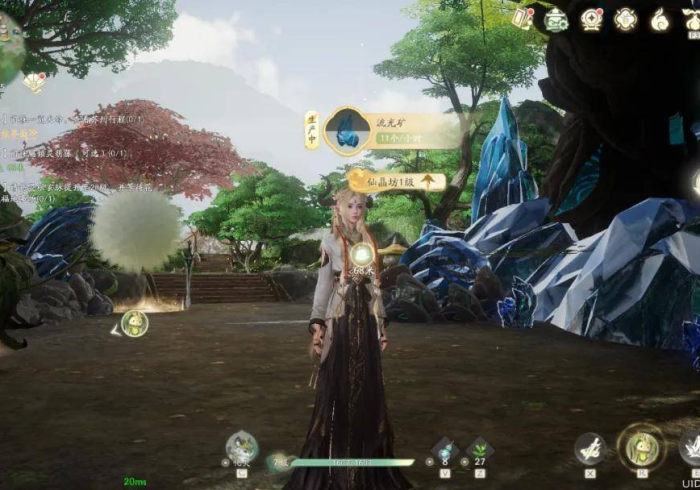Open the green face settings icon
Screen dimensions: 700x490
click(557, 18)
